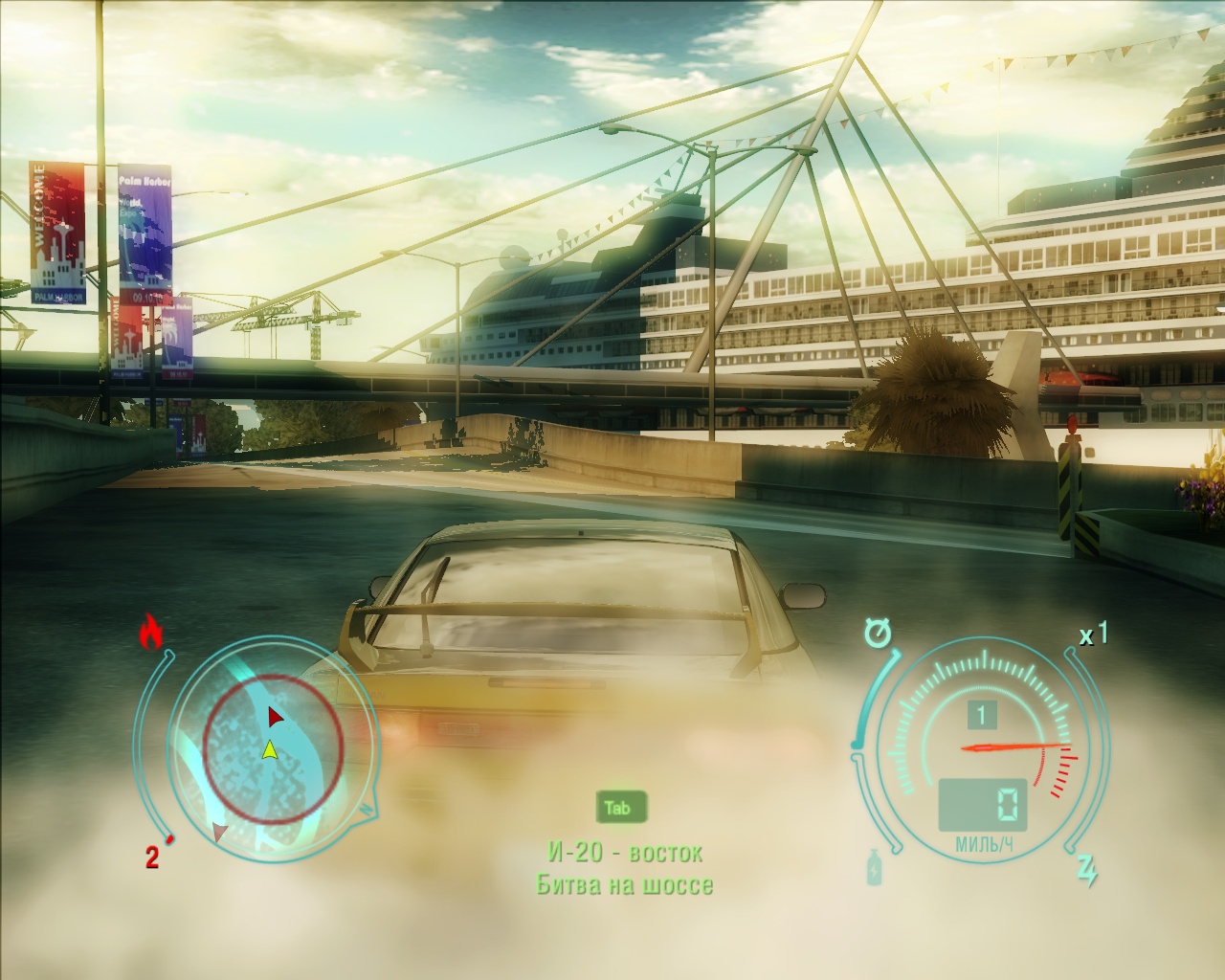Select the red arrow marker on the minimap
This screenshot has height=980, width=1225.
[x=276, y=715]
